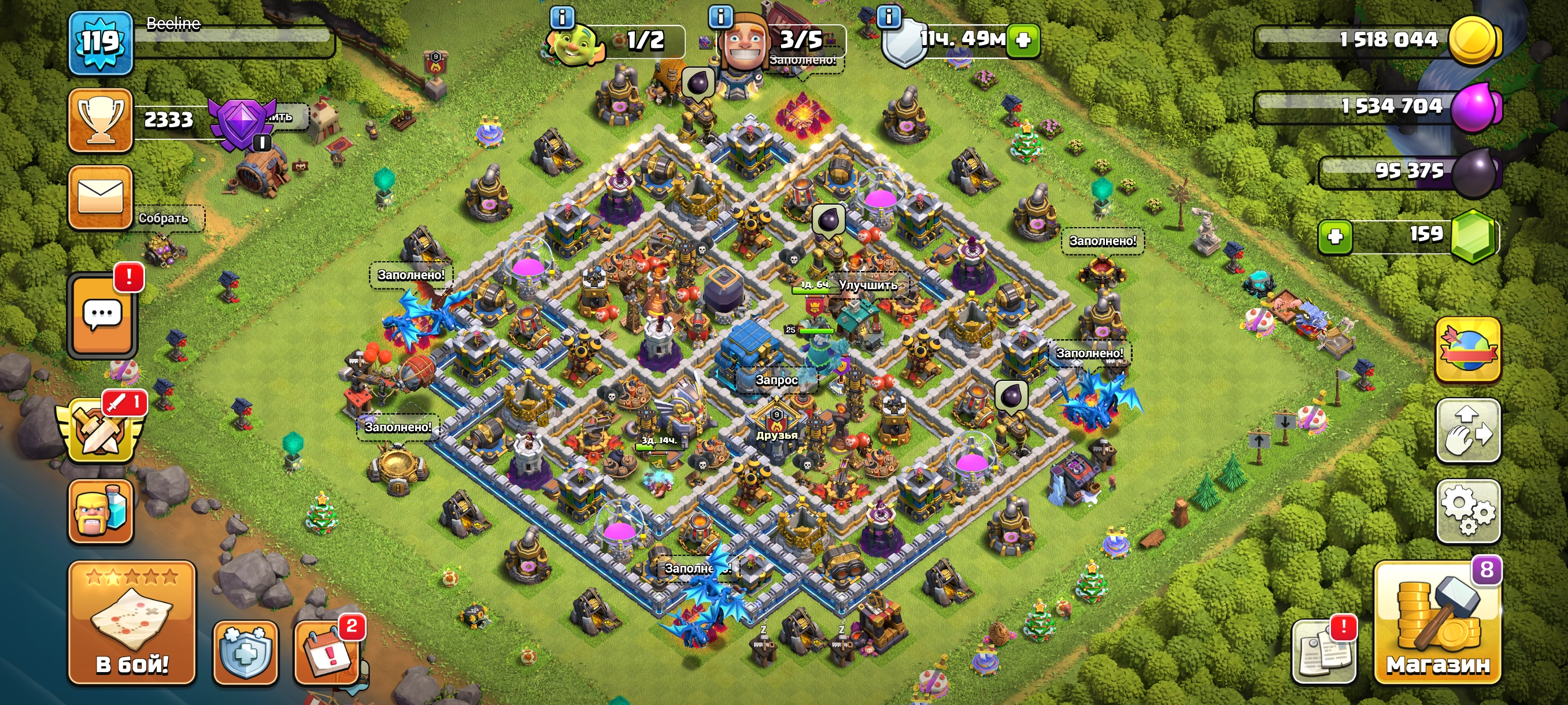The image size is (1568, 705).
Task: Tap the Улучшить upgrade label on base
Action: click(x=867, y=285)
